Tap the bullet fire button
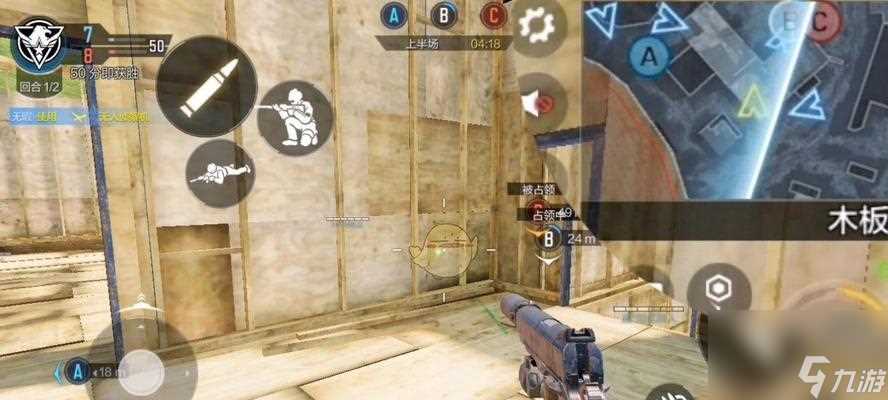 208,85
